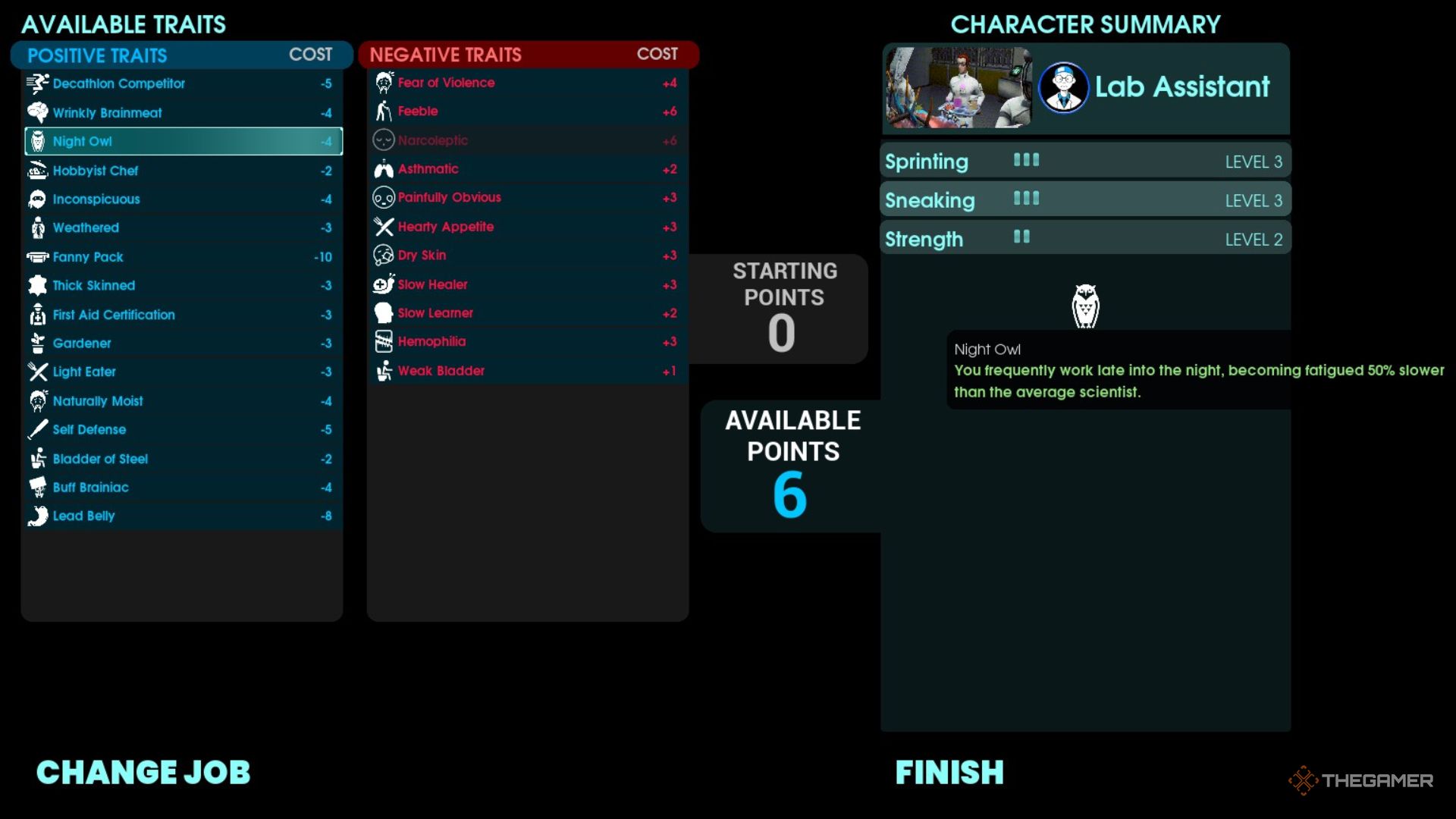The width and height of the screenshot is (1456, 819).
Task: Click the Fear of Violence trait icon
Action: pyautogui.click(x=382, y=82)
